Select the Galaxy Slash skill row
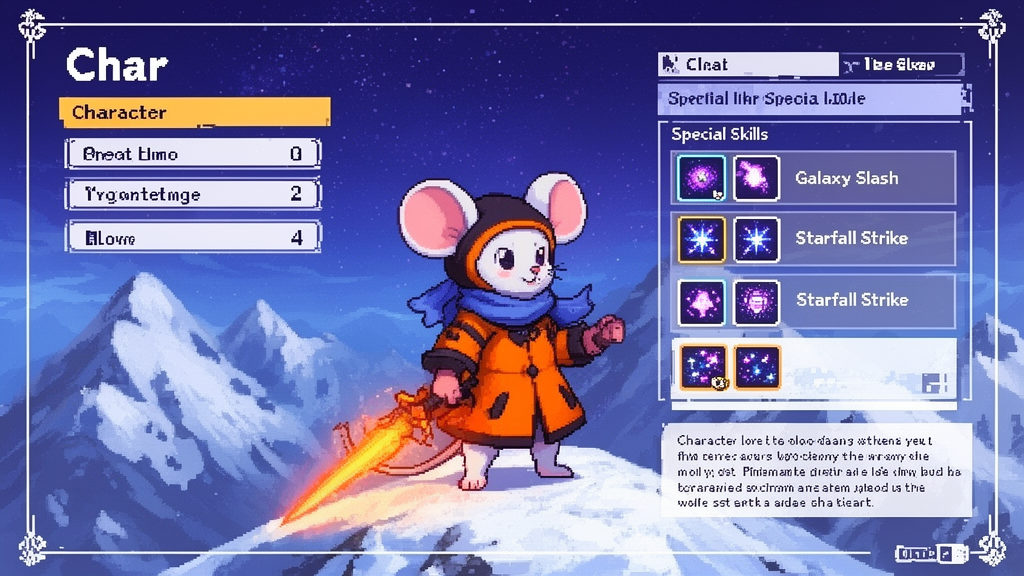The width and height of the screenshot is (1024, 576). (x=815, y=178)
